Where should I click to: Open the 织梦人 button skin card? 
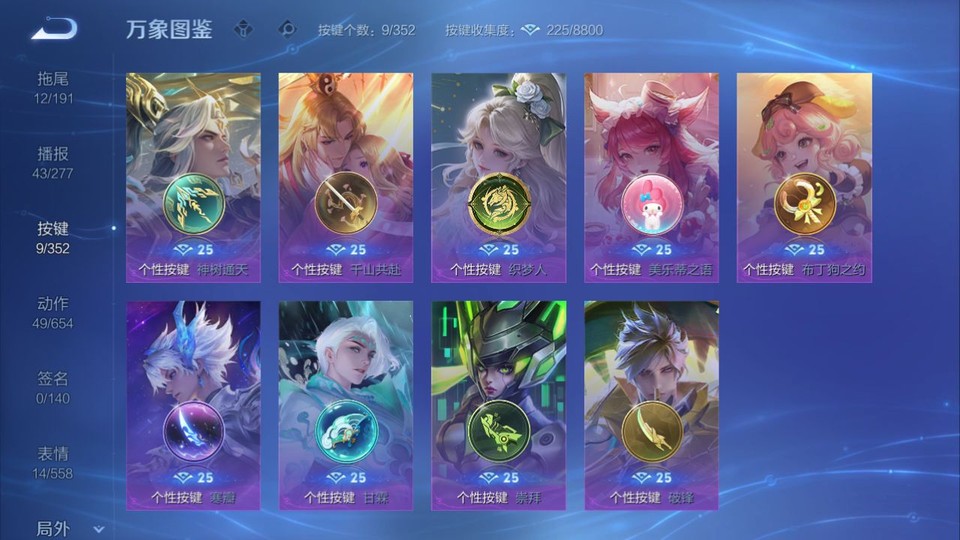[498, 177]
